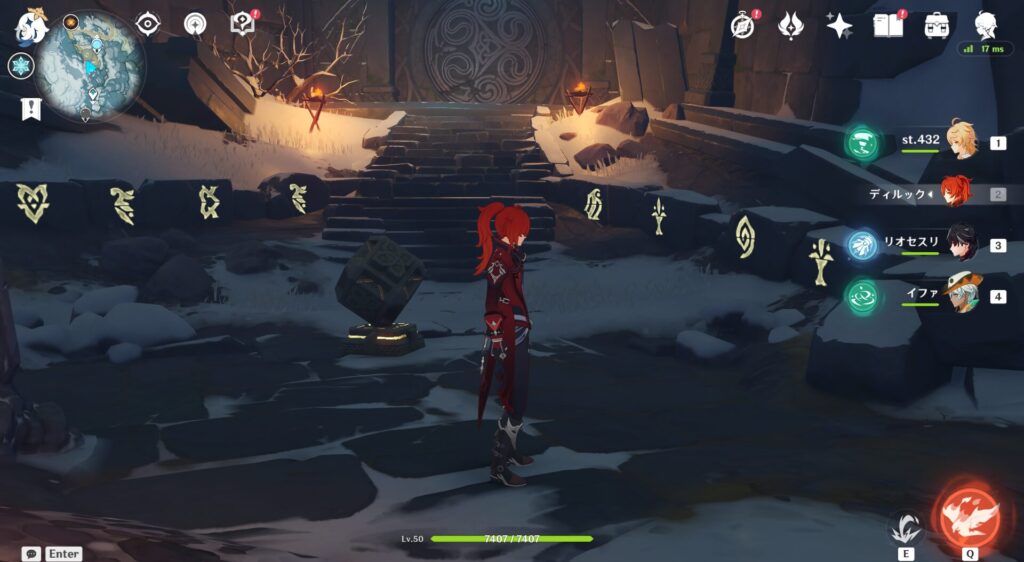Click the concentric-circle star icon
This screenshot has width=1024, height=562.
click(x=196, y=24)
